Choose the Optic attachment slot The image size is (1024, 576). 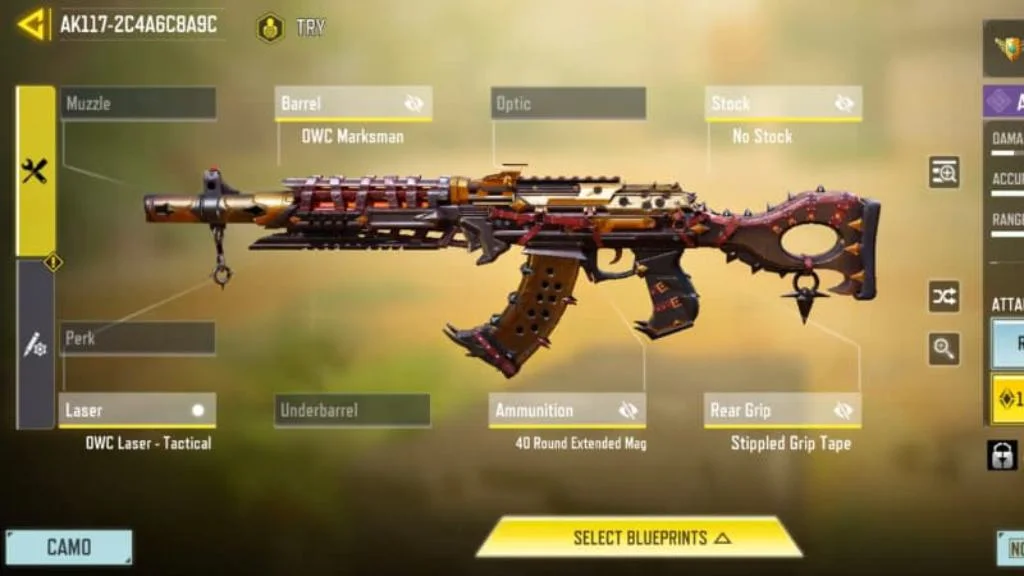point(568,103)
